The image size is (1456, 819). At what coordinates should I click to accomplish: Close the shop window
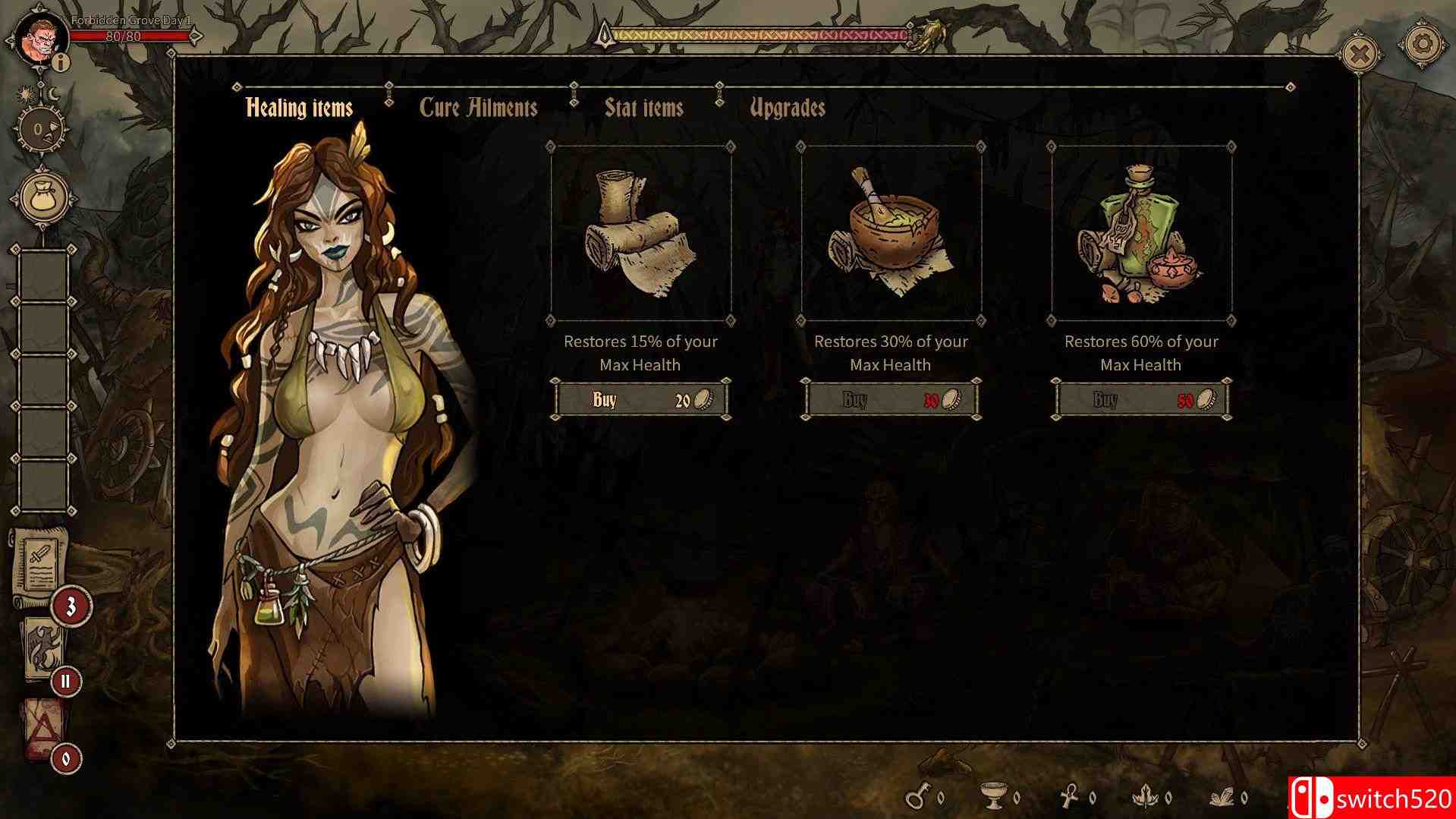pos(1360,55)
